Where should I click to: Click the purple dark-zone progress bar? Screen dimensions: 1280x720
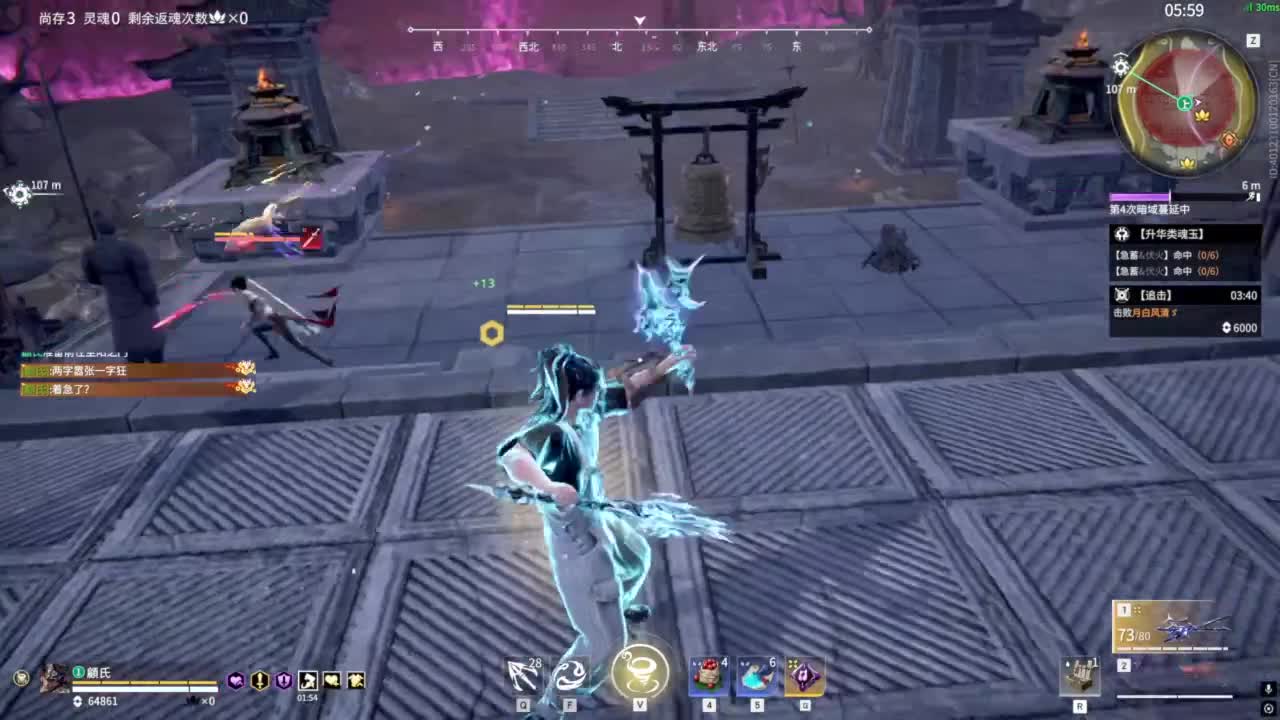(1140, 196)
